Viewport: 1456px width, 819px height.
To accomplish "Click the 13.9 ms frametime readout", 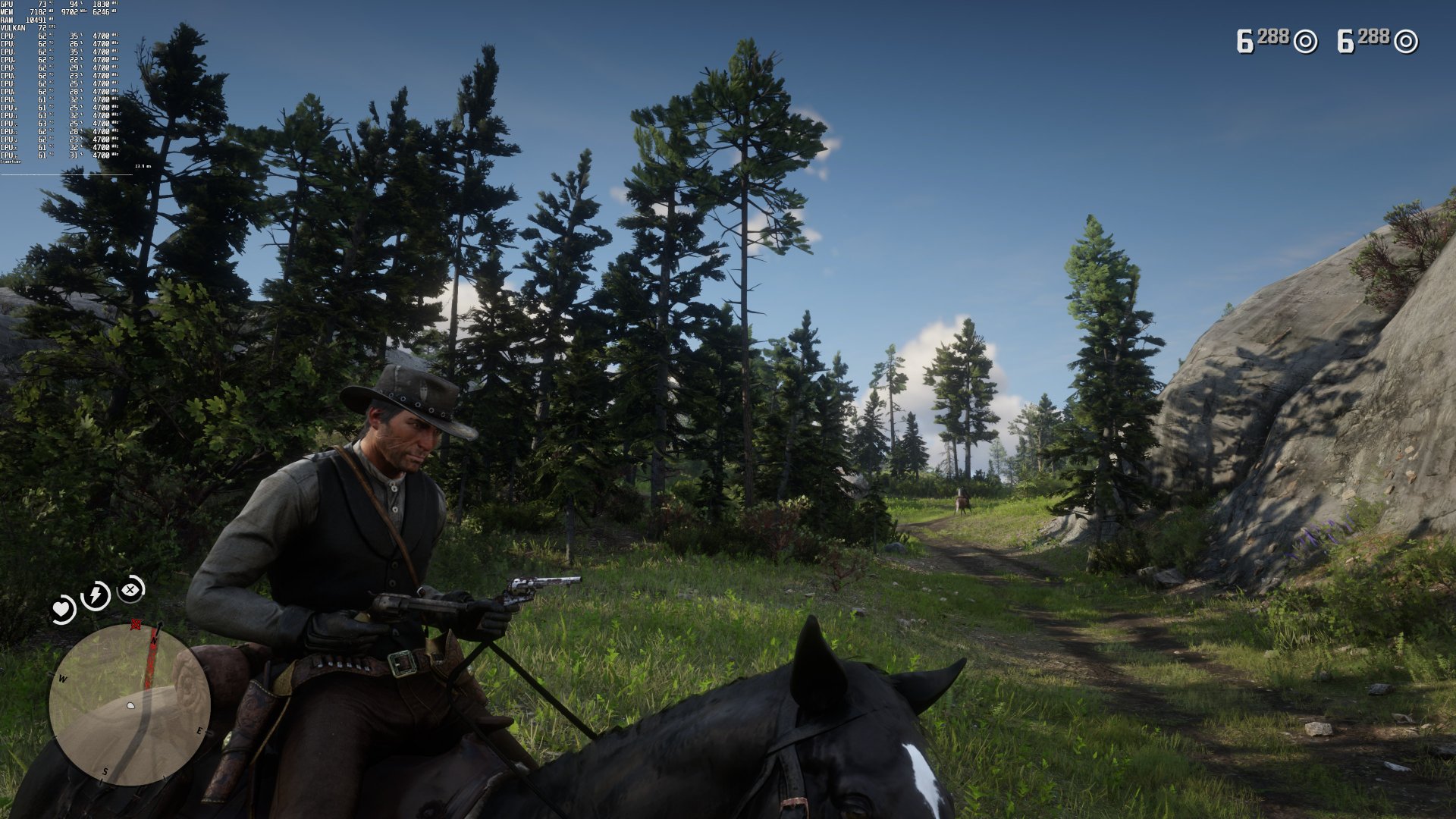I will pyautogui.click(x=143, y=166).
